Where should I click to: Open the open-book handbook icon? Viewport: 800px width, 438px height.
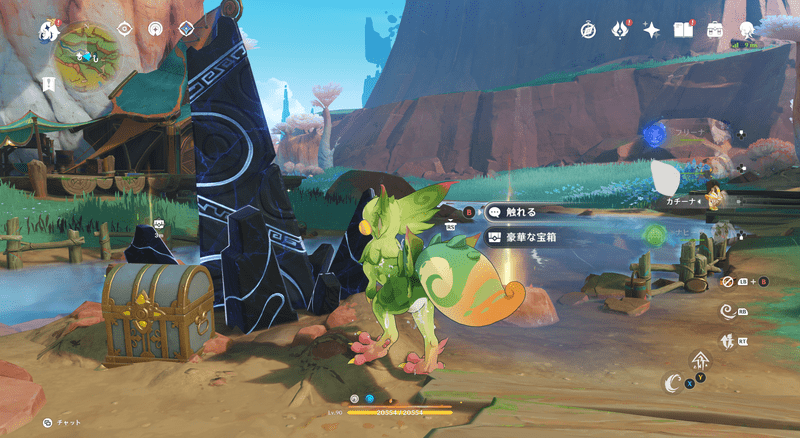pyautogui.click(x=684, y=30)
